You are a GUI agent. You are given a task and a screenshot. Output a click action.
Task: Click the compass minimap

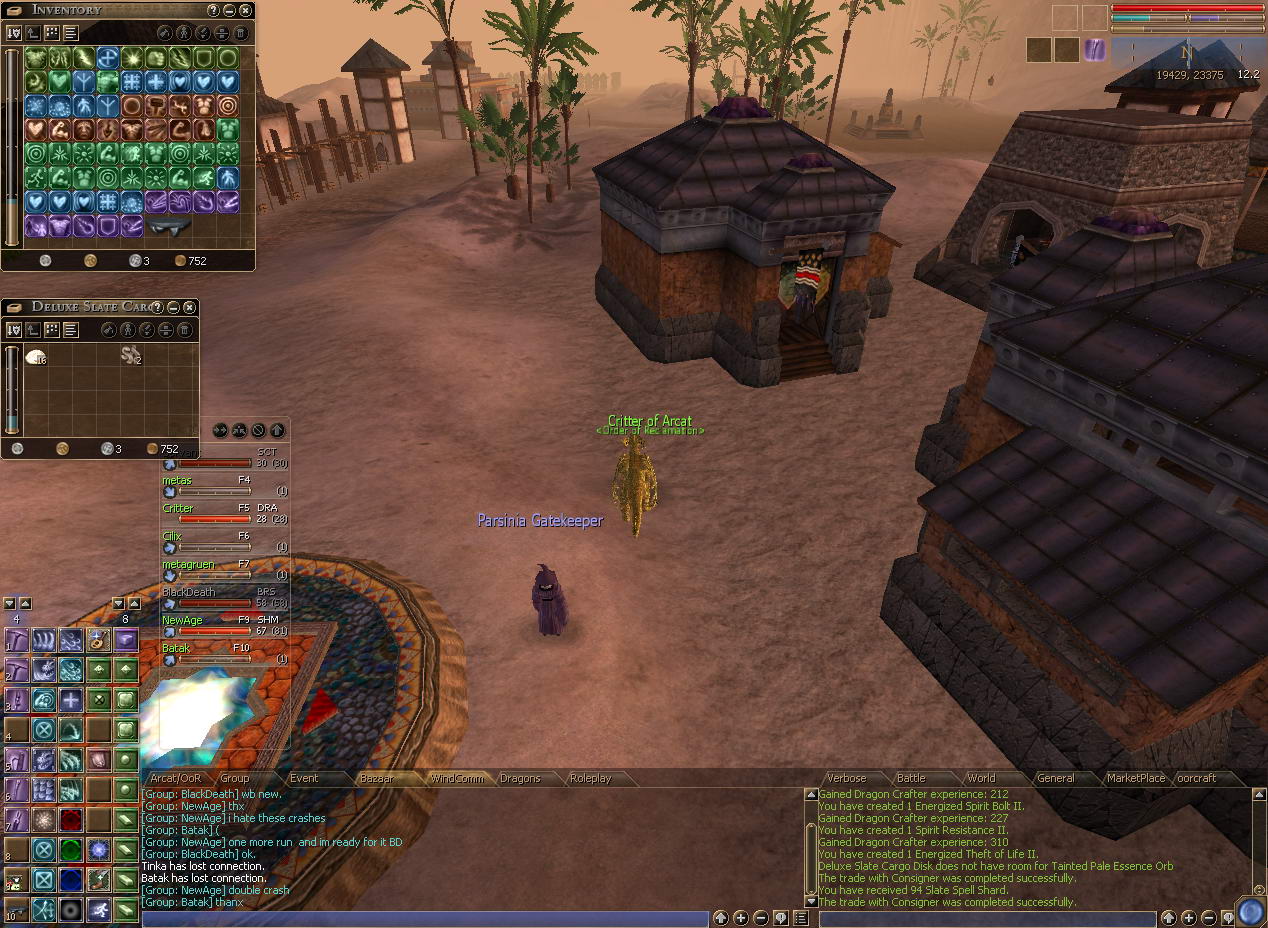click(x=1187, y=54)
